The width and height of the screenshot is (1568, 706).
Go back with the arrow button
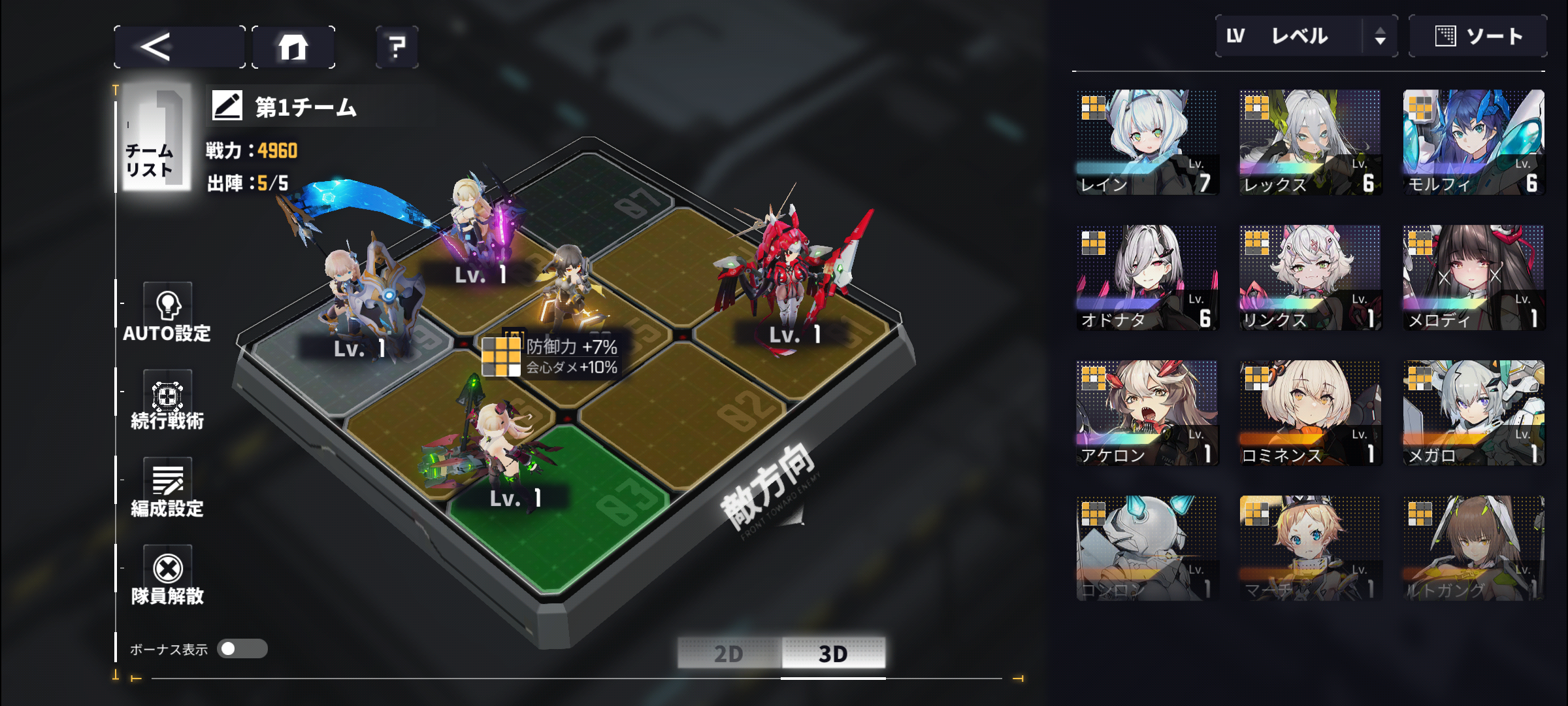[179, 47]
